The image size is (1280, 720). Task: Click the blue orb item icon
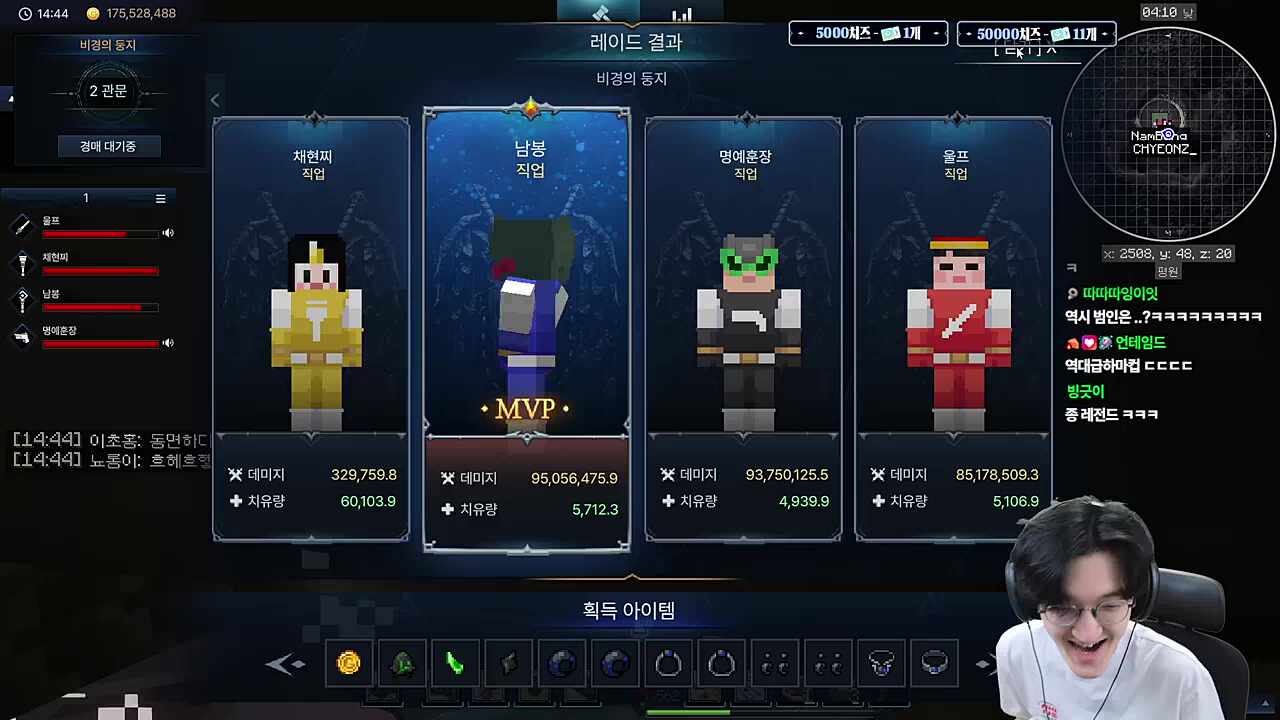561,662
